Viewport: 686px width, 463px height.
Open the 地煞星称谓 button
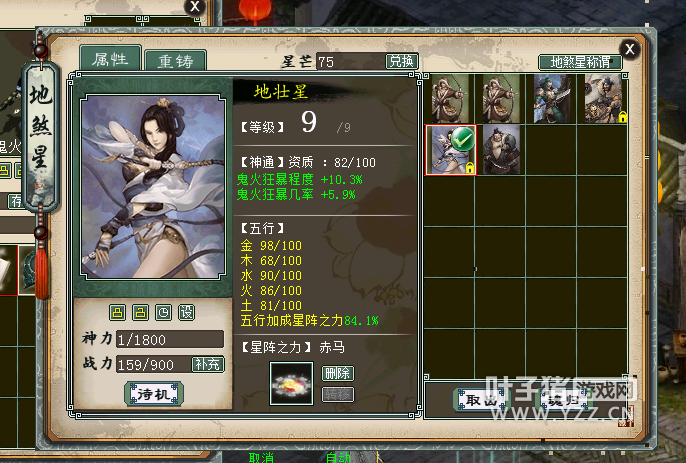(579, 62)
